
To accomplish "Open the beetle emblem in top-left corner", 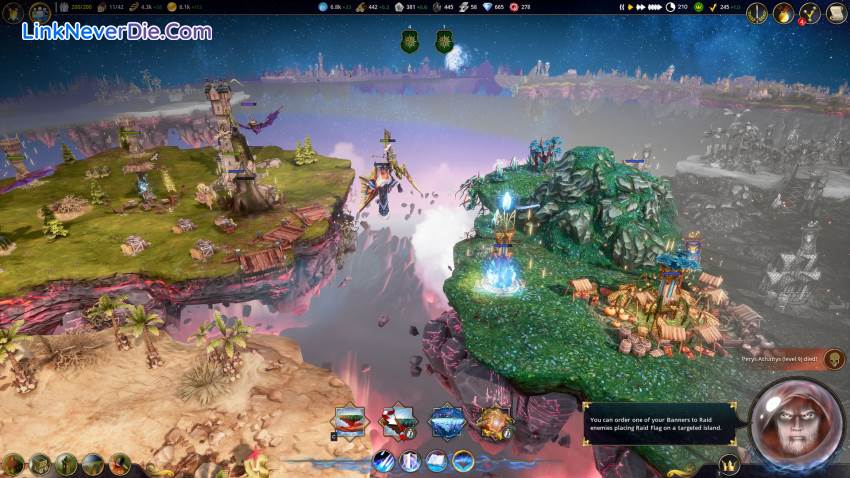I will (13, 12).
